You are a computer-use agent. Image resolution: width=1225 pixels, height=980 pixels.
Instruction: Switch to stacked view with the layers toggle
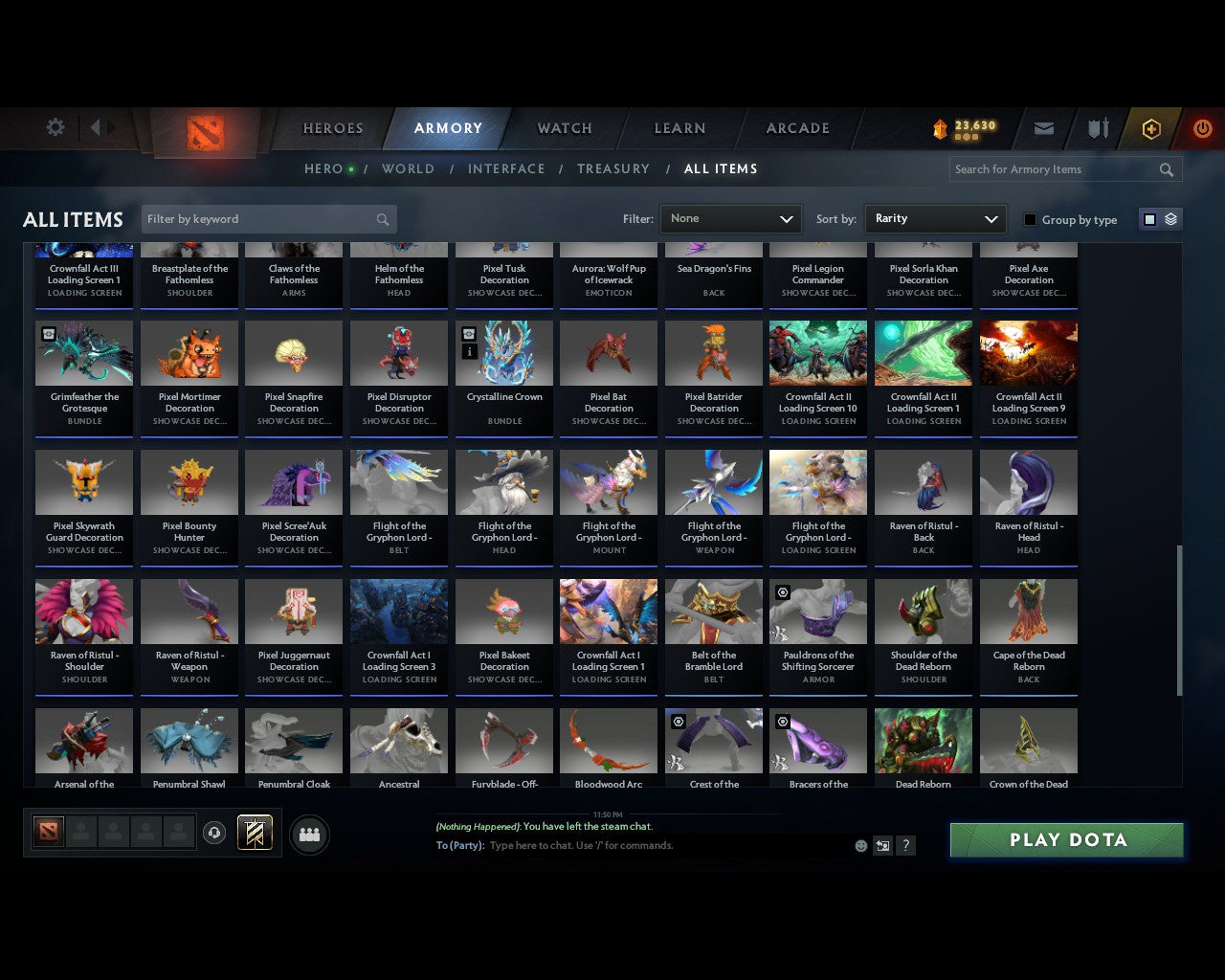[x=1169, y=218]
